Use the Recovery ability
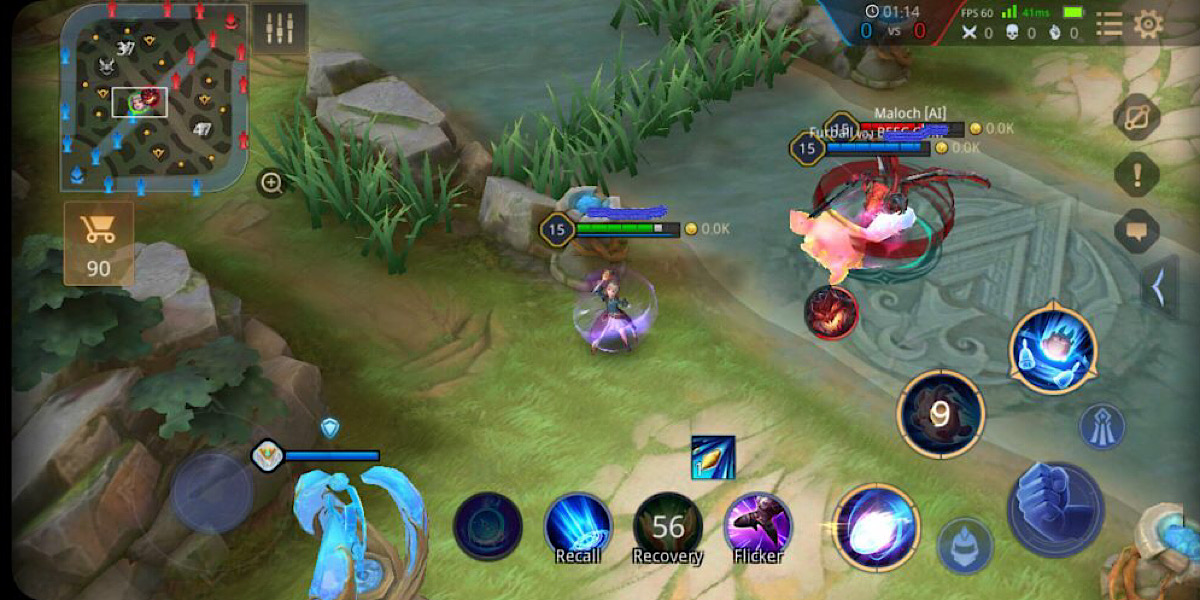Viewport: 1200px width, 600px height. 668,527
